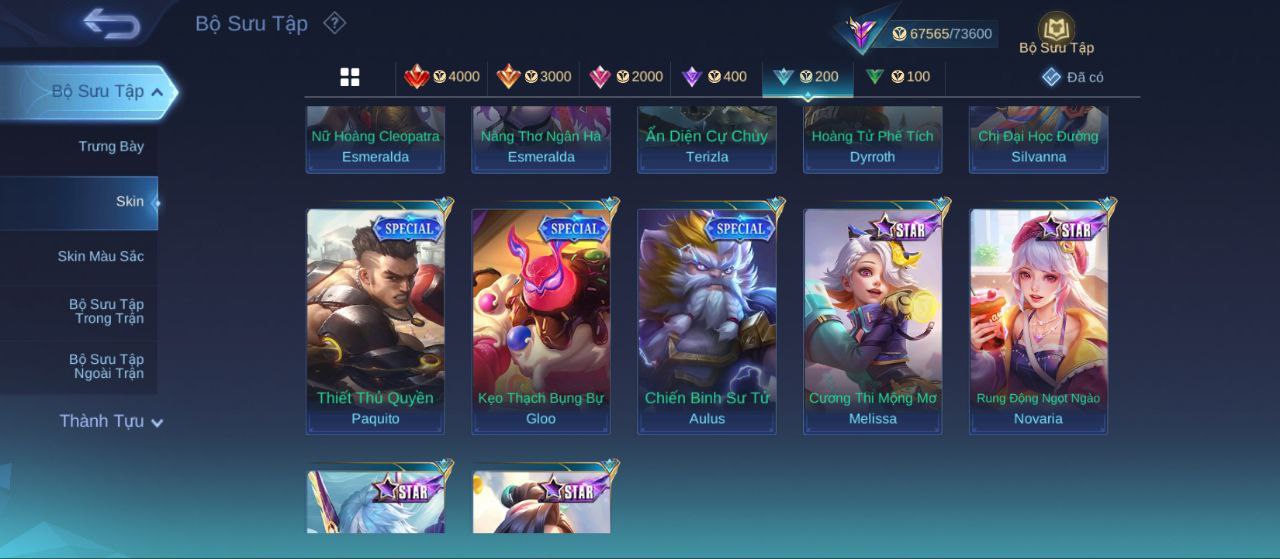Select Aulus's Chiến Binh Sư Tử skin card
The image size is (1280, 559).
click(x=707, y=320)
